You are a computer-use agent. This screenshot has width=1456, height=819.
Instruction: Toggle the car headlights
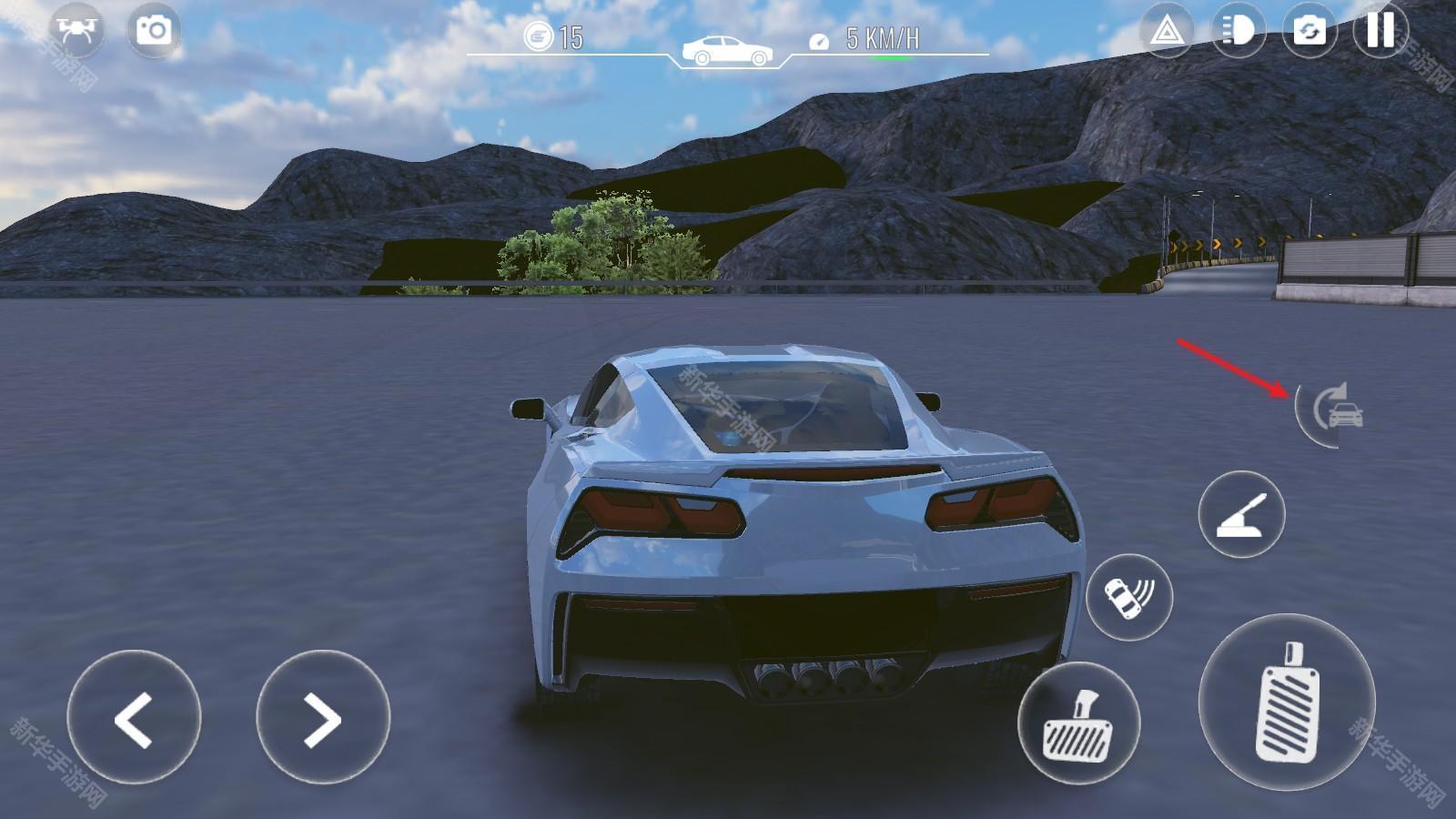[1238, 32]
